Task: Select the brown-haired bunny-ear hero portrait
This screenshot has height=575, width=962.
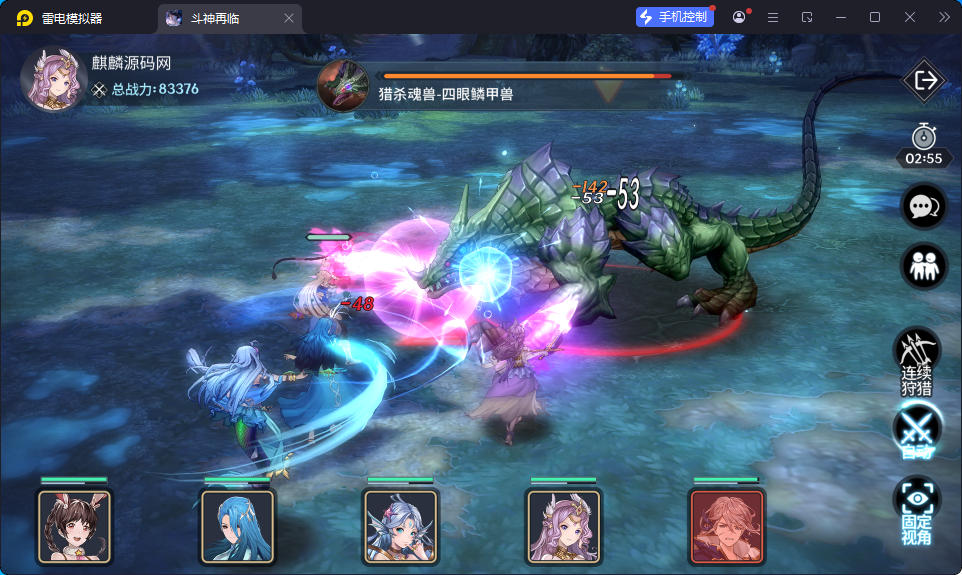Action: click(x=74, y=526)
